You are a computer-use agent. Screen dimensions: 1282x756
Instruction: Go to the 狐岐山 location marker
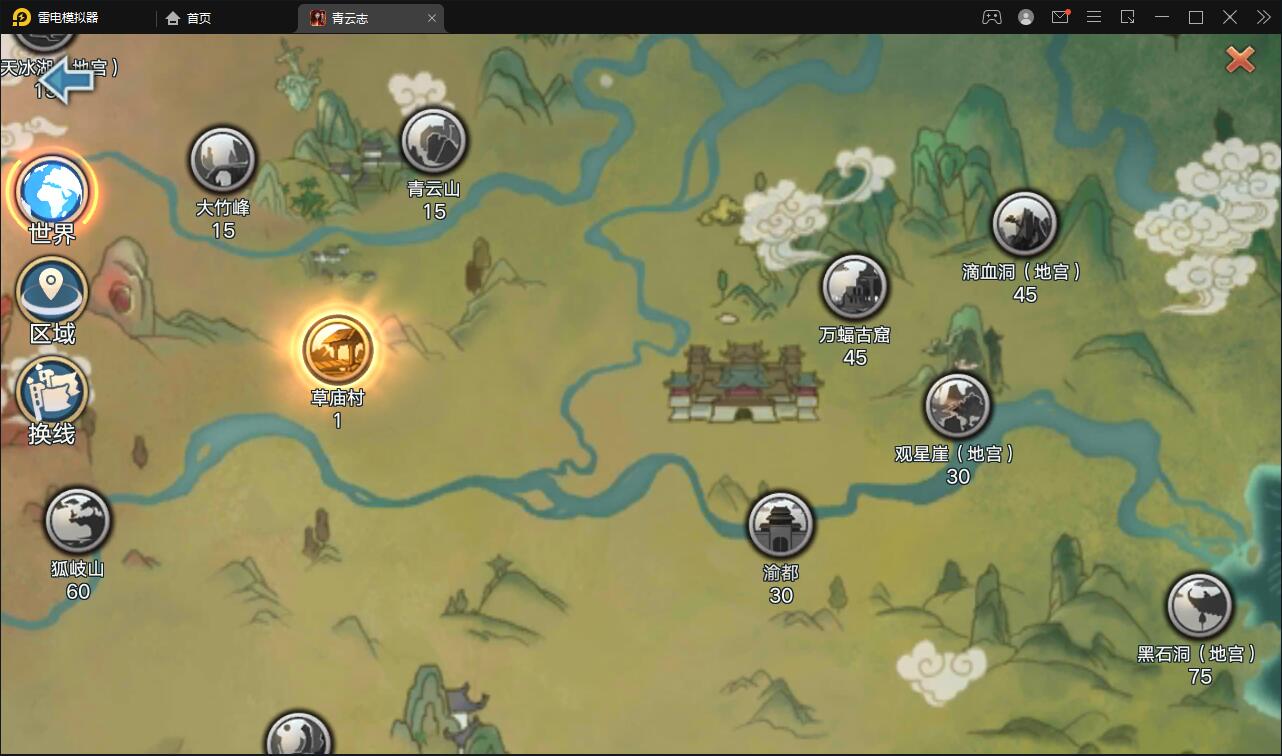(x=78, y=521)
